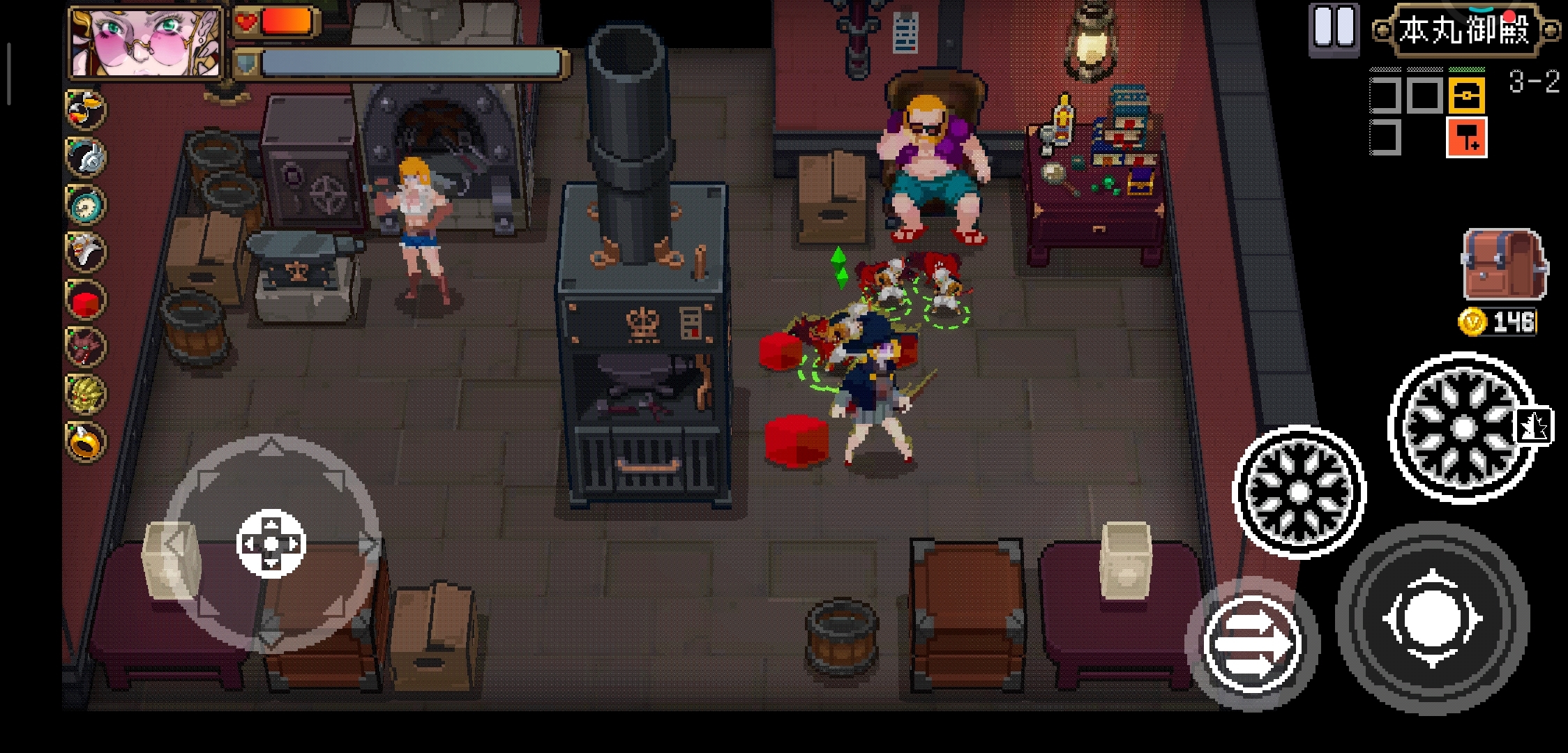This screenshot has width=1568, height=753.
Task: Select the yellow treasure chest room on minimap
Action: (x=1466, y=96)
